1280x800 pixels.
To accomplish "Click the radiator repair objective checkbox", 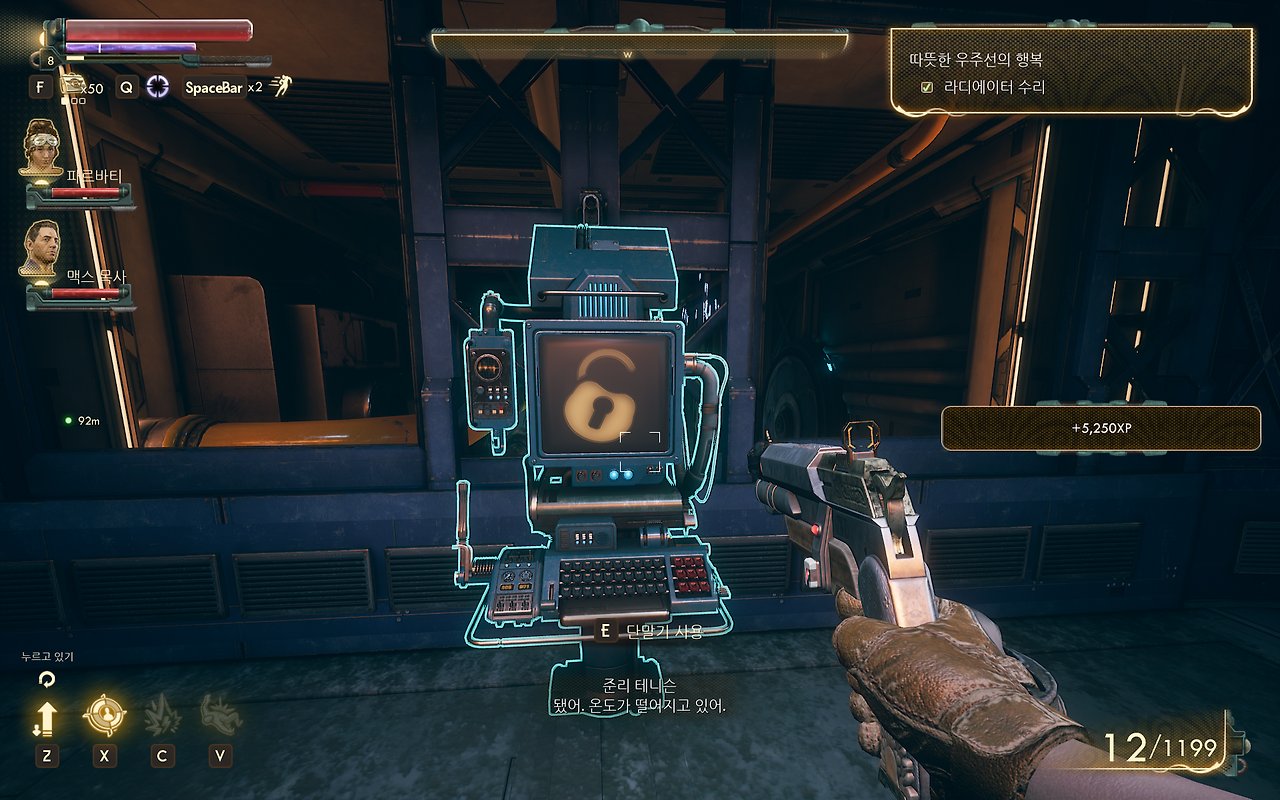I will tap(926, 87).
